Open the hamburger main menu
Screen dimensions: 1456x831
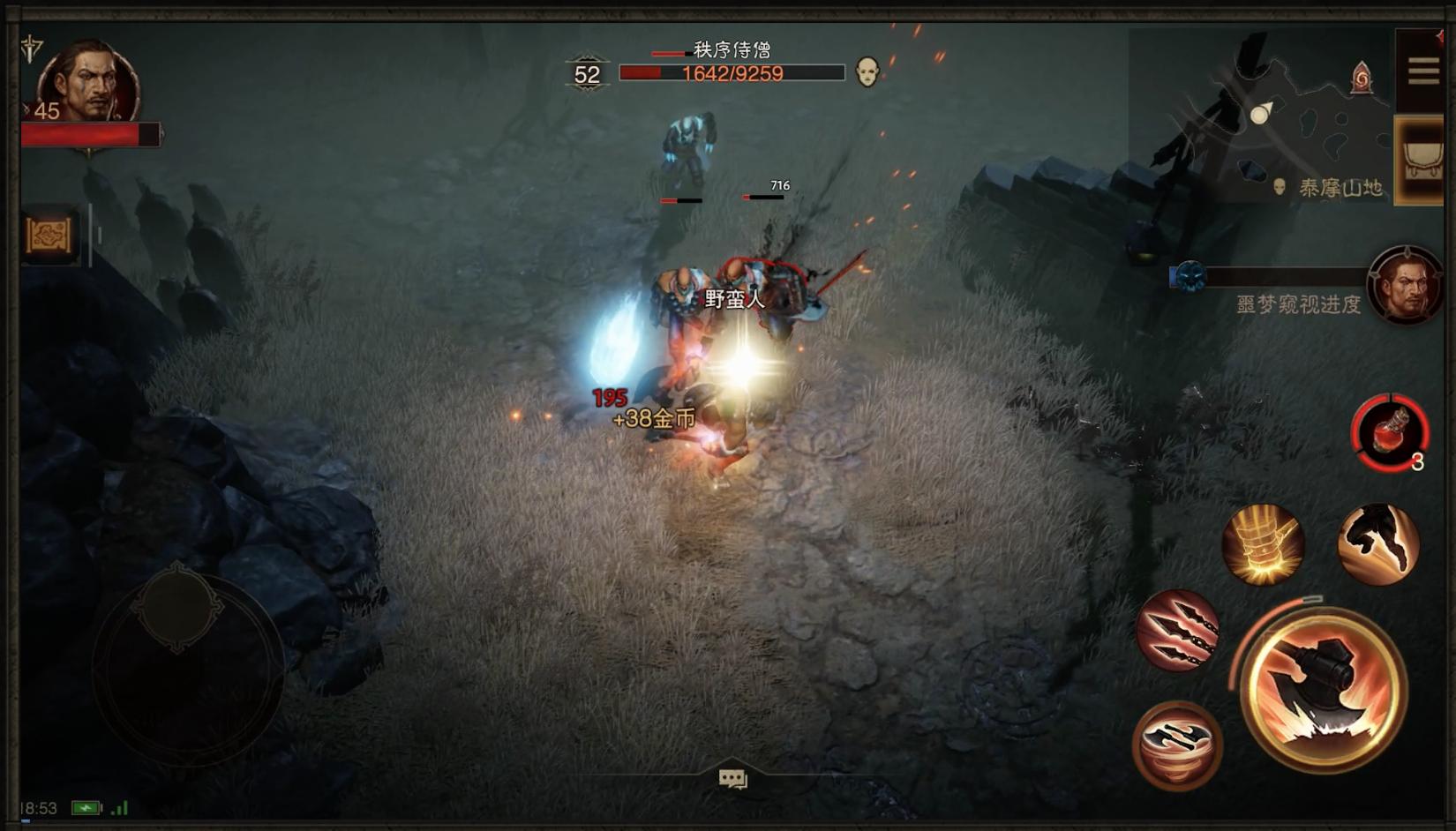tap(1422, 71)
